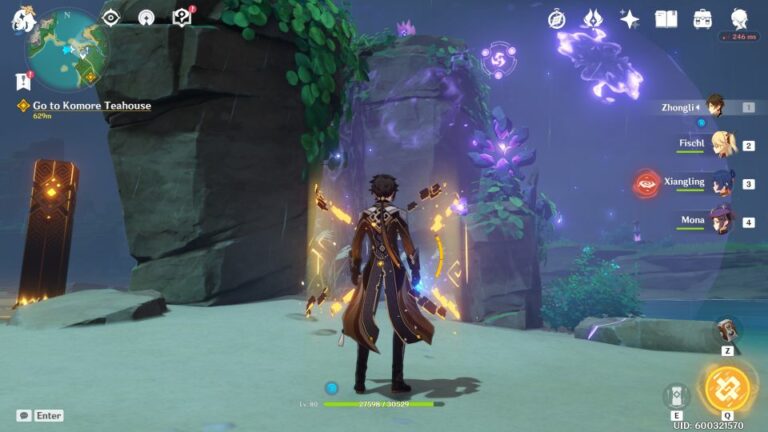
Task: Open the Paimon menu icon
Action: [23, 19]
